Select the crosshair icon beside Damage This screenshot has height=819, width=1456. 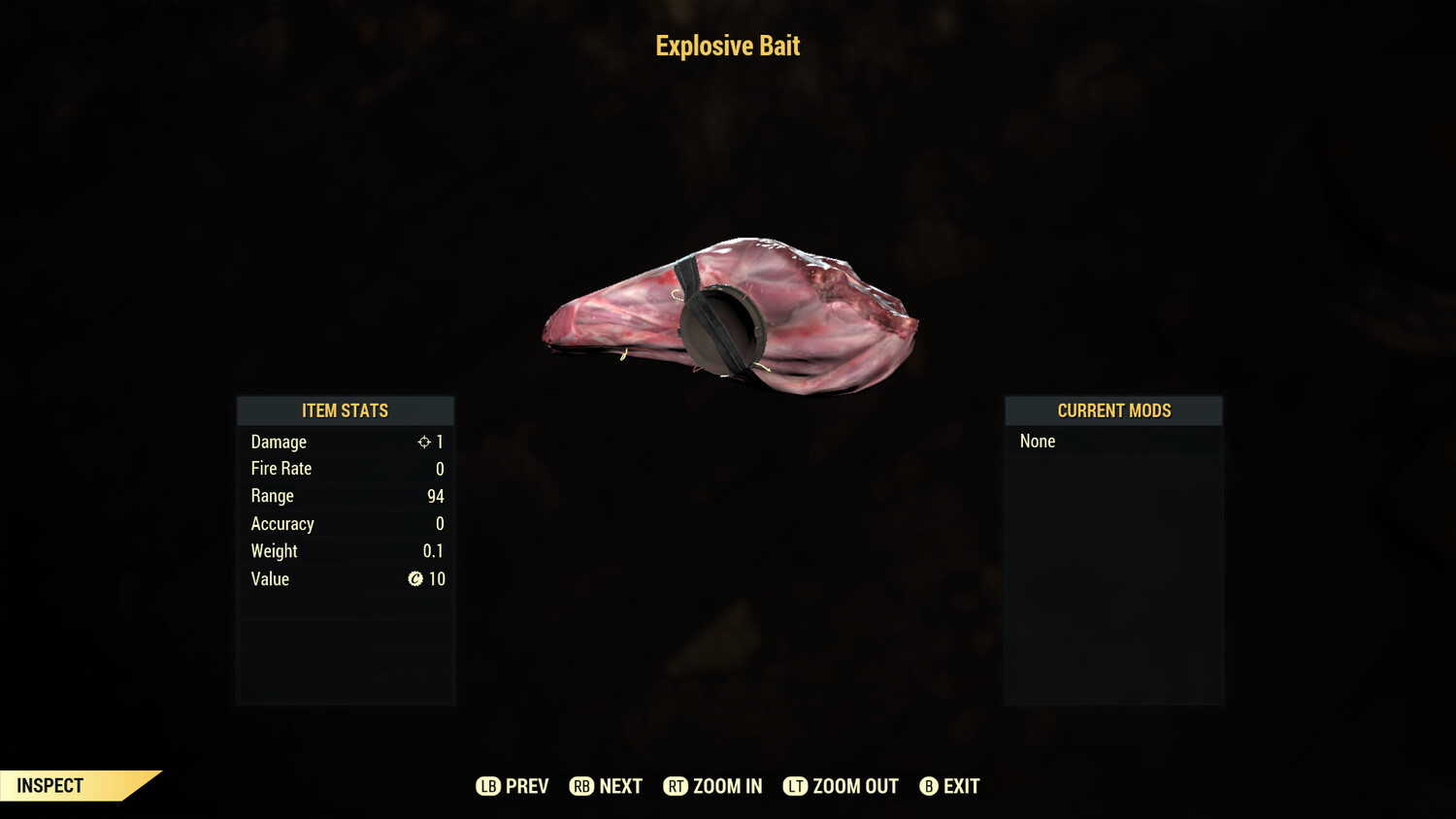point(424,442)
